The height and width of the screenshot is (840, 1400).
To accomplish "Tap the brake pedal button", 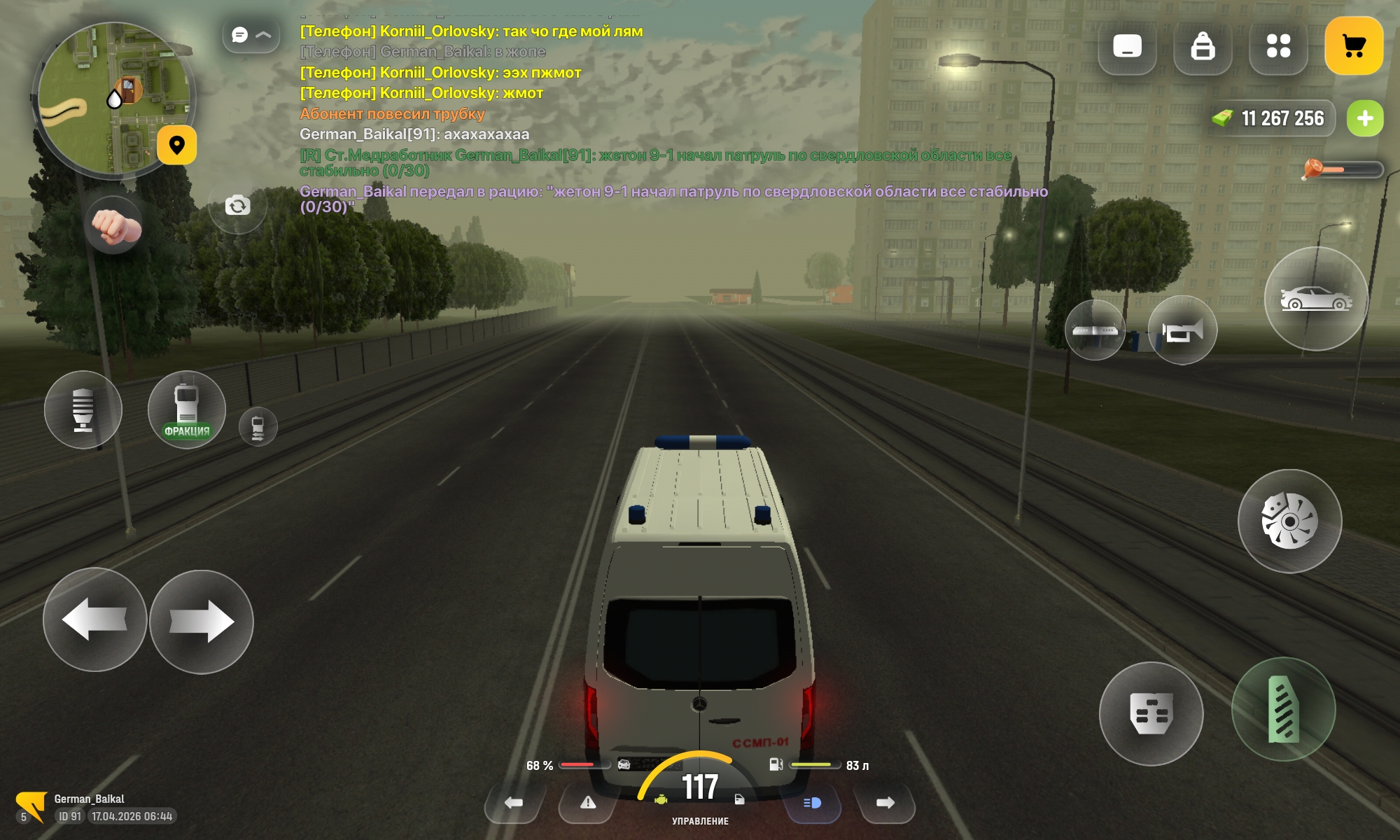I will tap(1151, 714).
